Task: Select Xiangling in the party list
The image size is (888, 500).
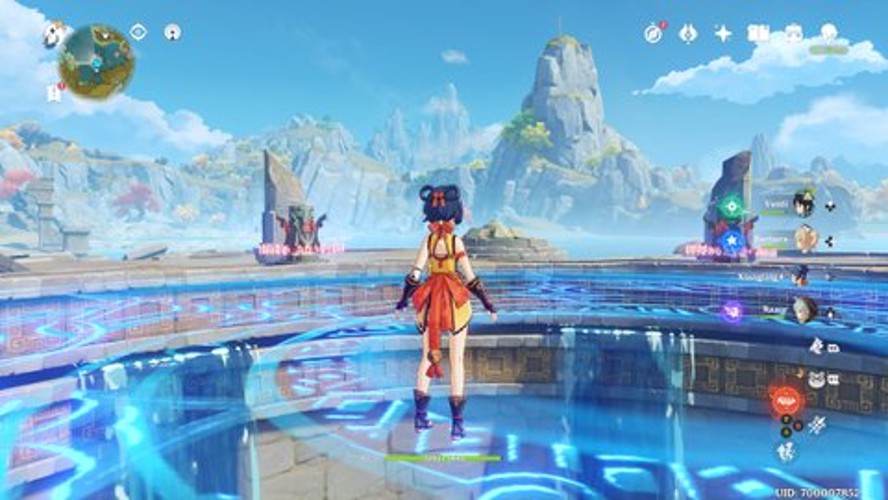Action: (801, 274)
